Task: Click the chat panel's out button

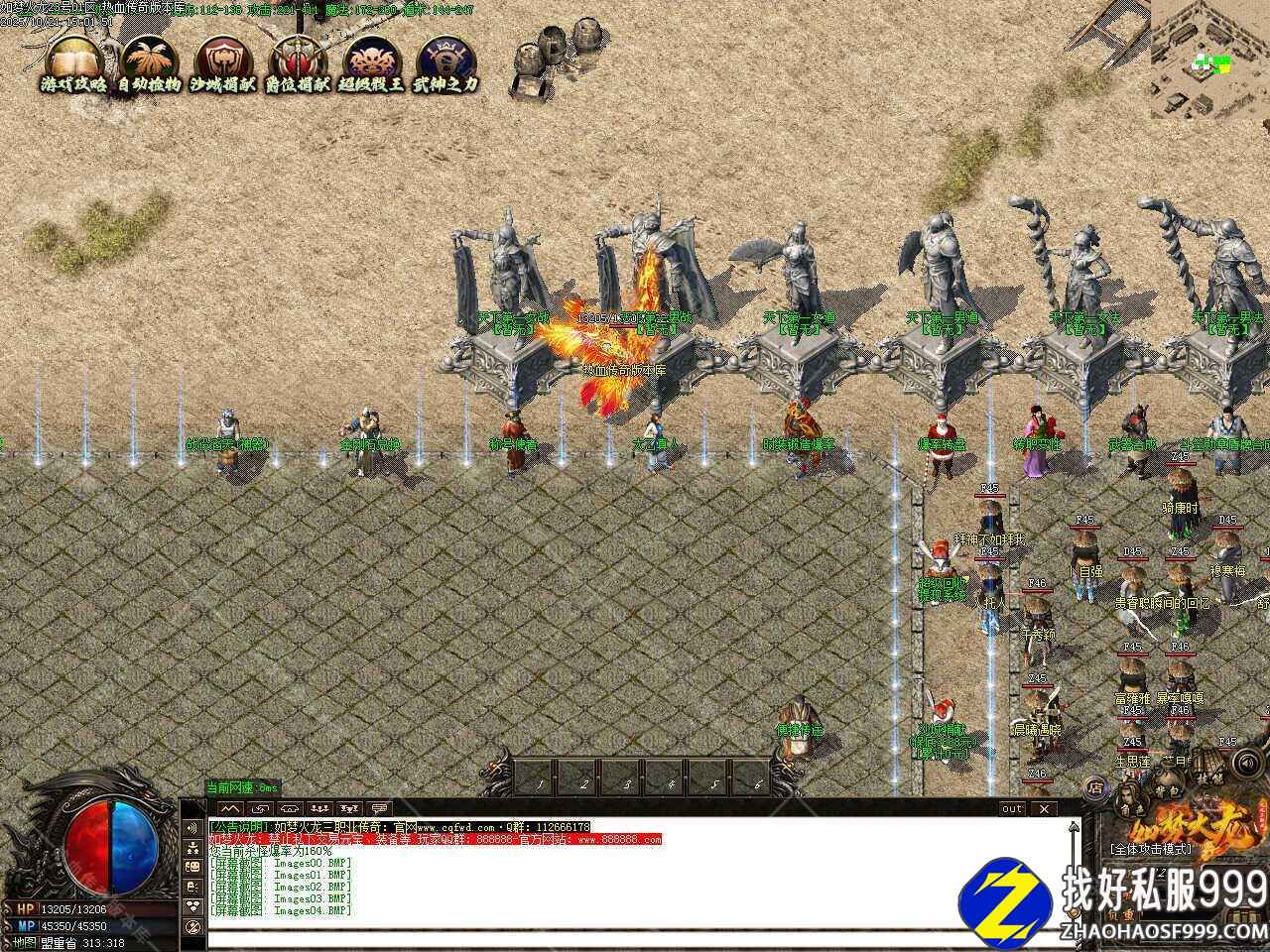Action: (x=1011, y=808)
